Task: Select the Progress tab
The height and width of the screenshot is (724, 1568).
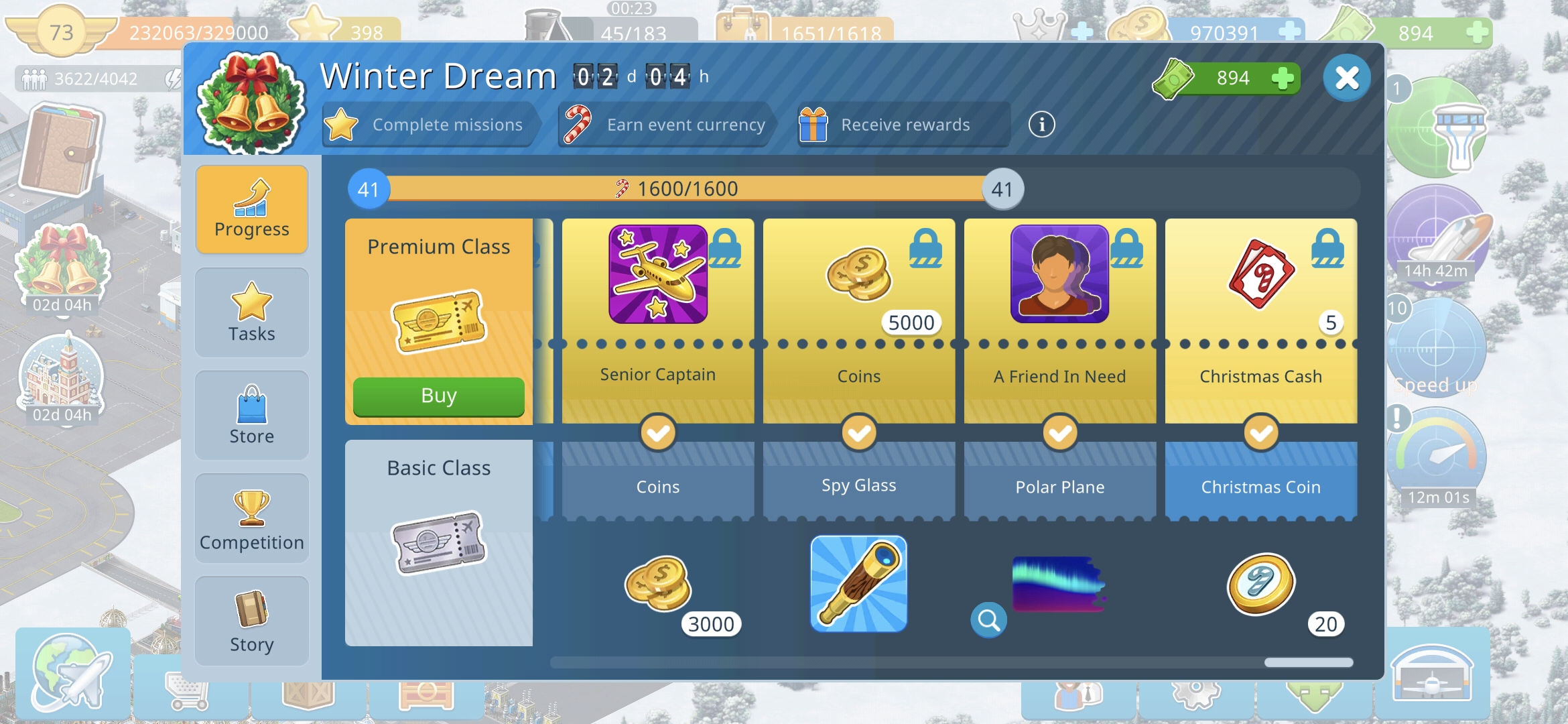Action: [x=251, y=210]
